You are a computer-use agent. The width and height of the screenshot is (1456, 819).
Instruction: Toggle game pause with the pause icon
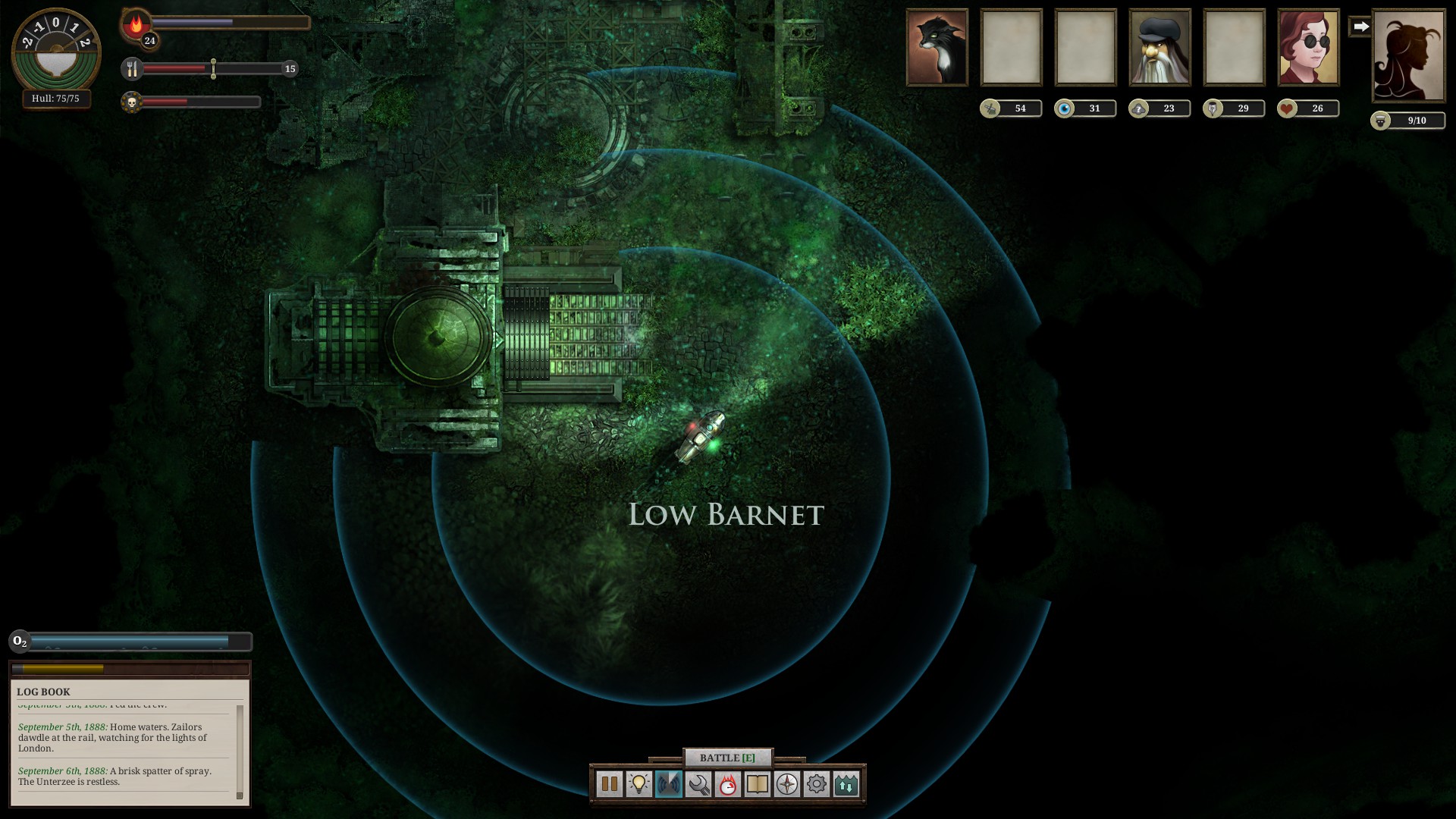(609, 785)
